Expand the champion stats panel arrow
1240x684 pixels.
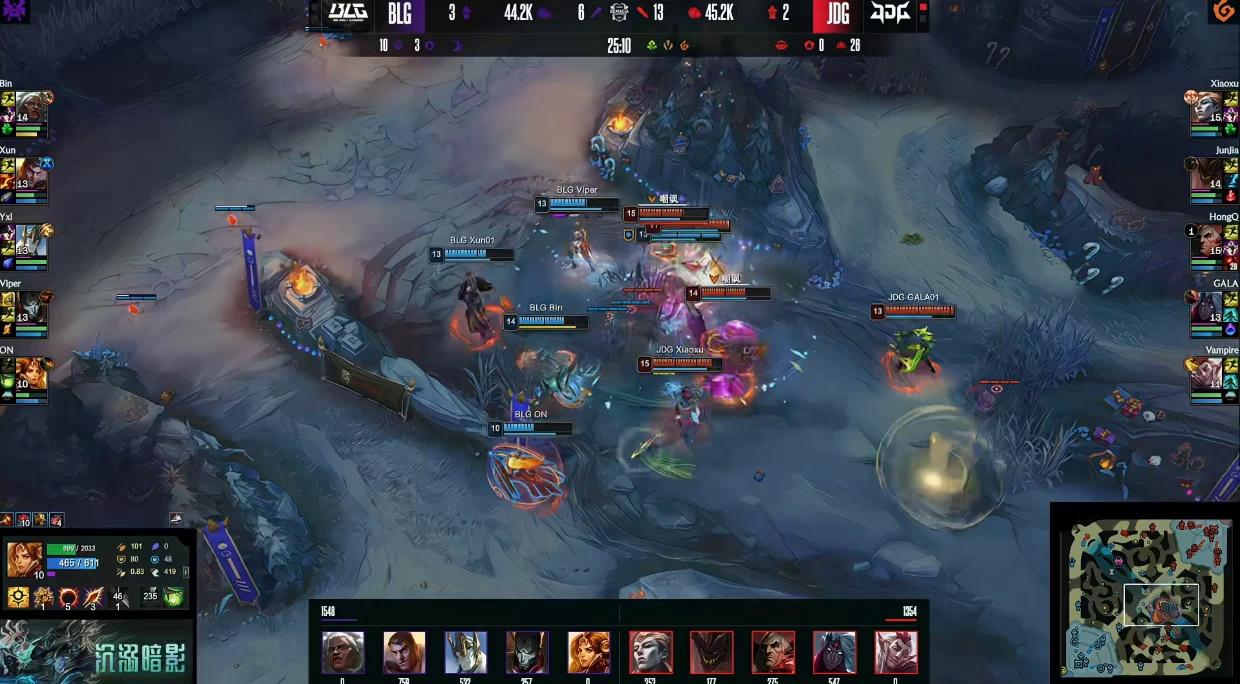186,572
